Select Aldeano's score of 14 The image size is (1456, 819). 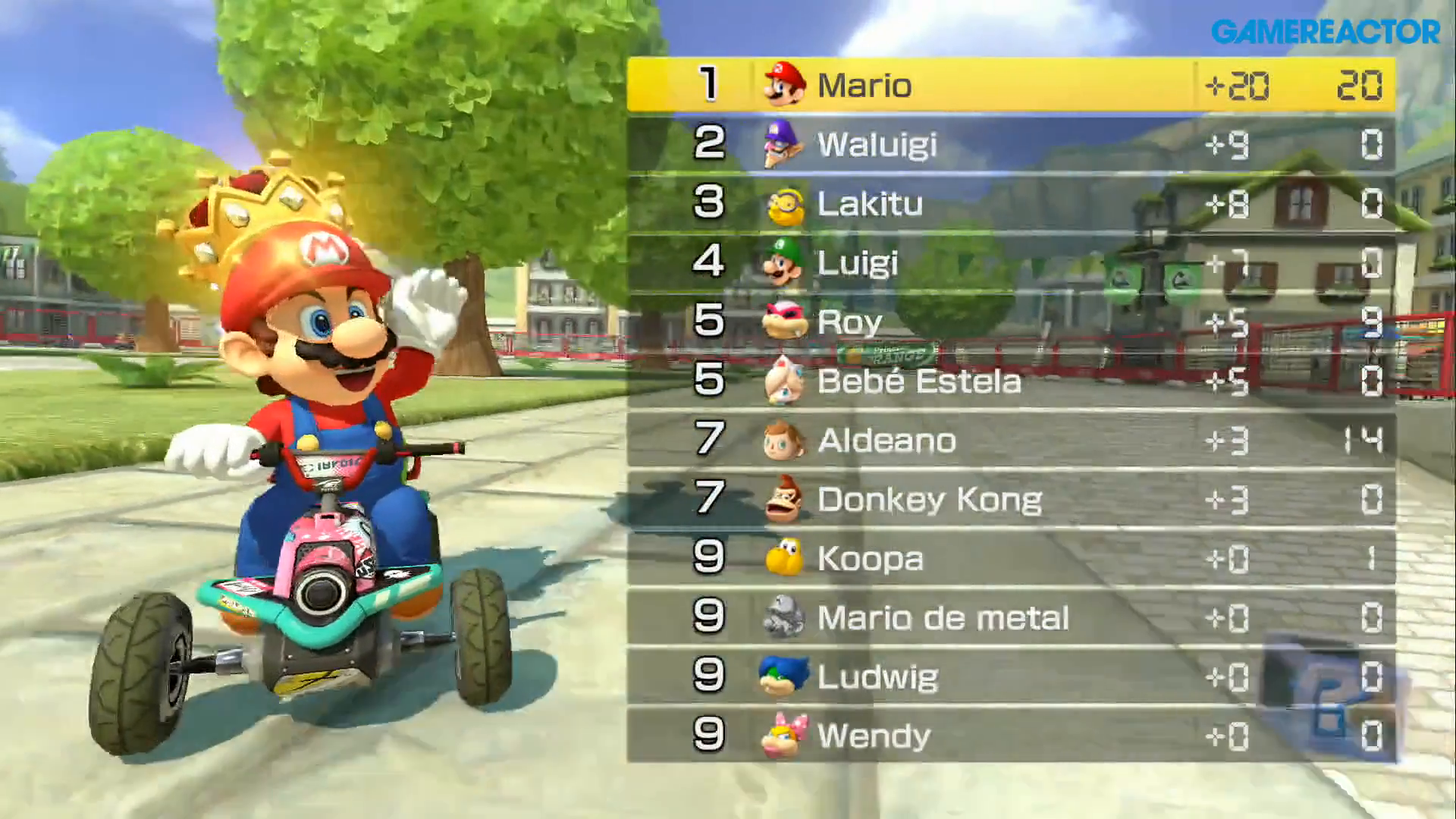click(x=1365, y=440)
